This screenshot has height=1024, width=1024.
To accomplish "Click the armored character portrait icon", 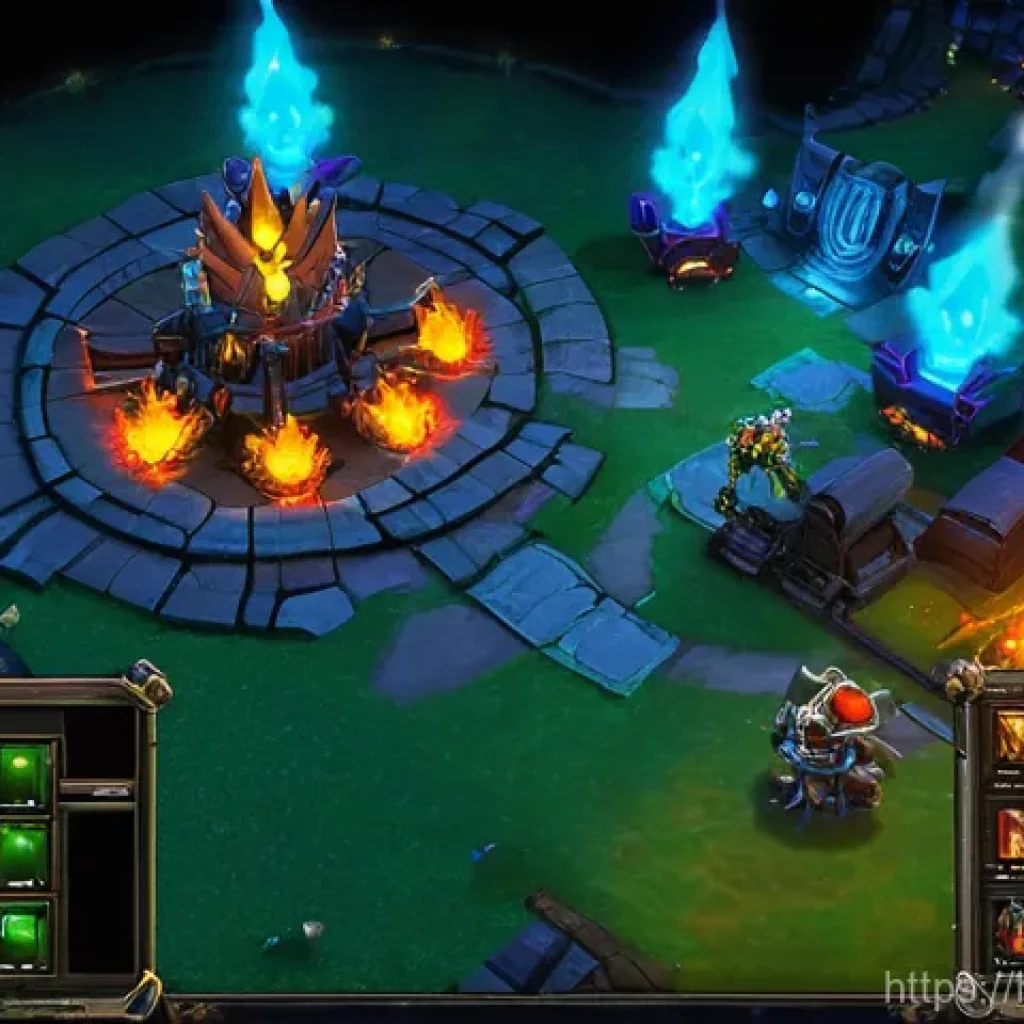I will pyautogui.click(x=1009, y=930).
